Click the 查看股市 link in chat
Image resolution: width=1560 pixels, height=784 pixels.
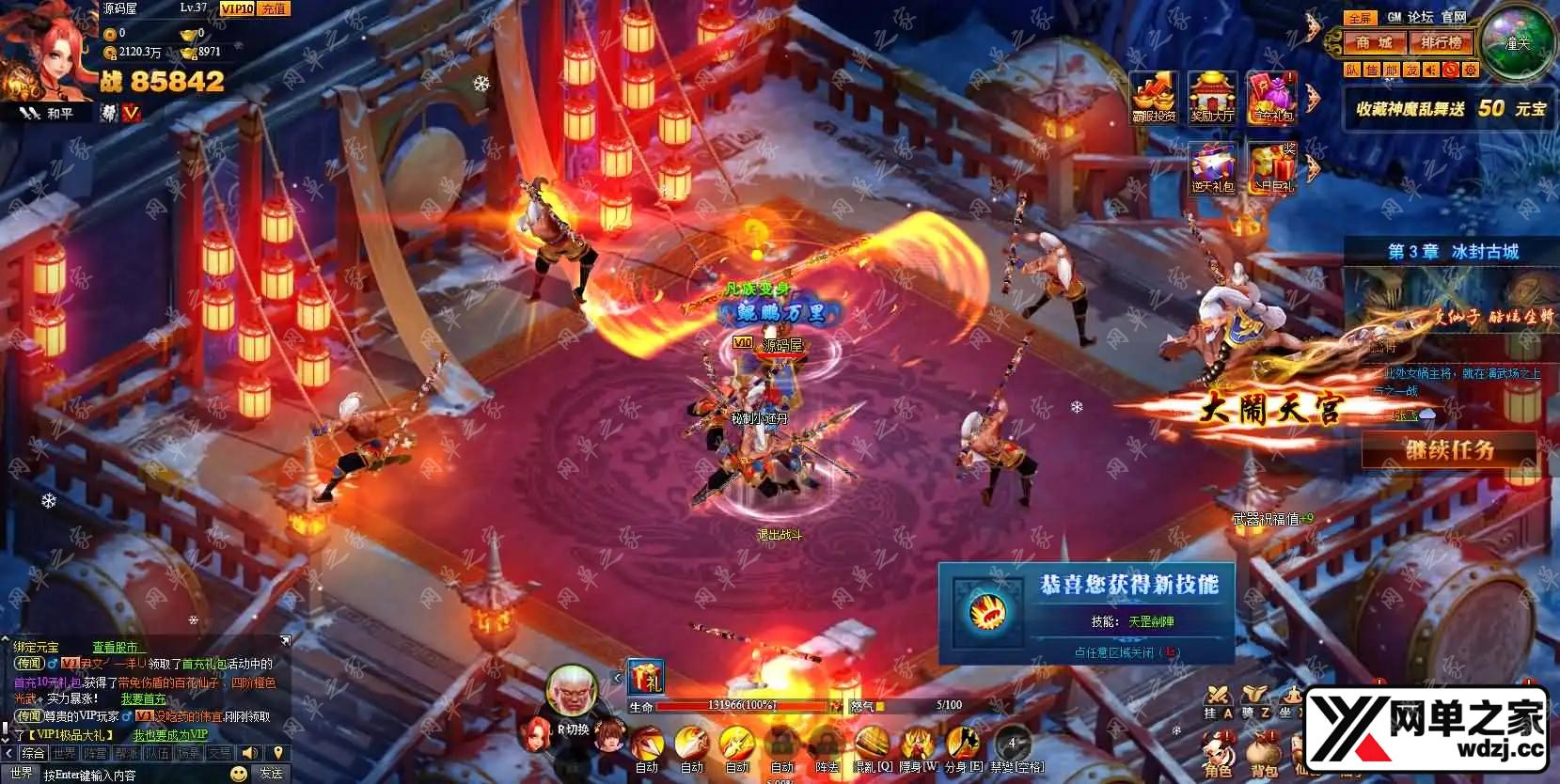[x=117, y=647]
